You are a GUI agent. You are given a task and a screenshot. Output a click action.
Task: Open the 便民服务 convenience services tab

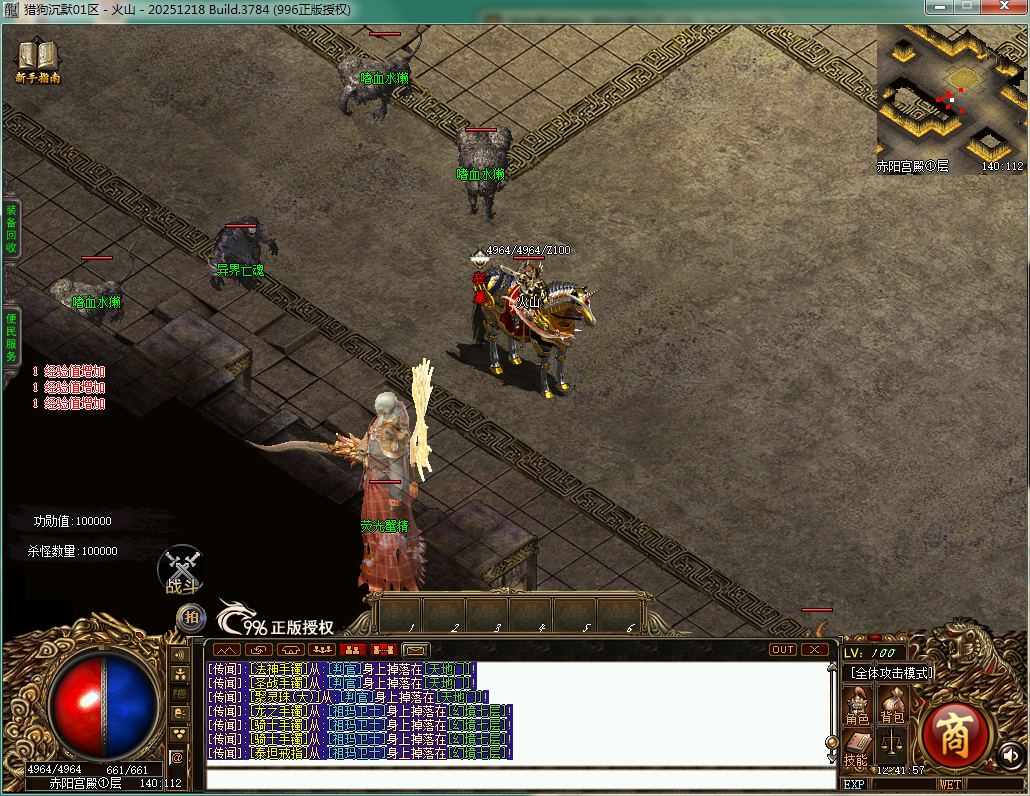(11, 337)
